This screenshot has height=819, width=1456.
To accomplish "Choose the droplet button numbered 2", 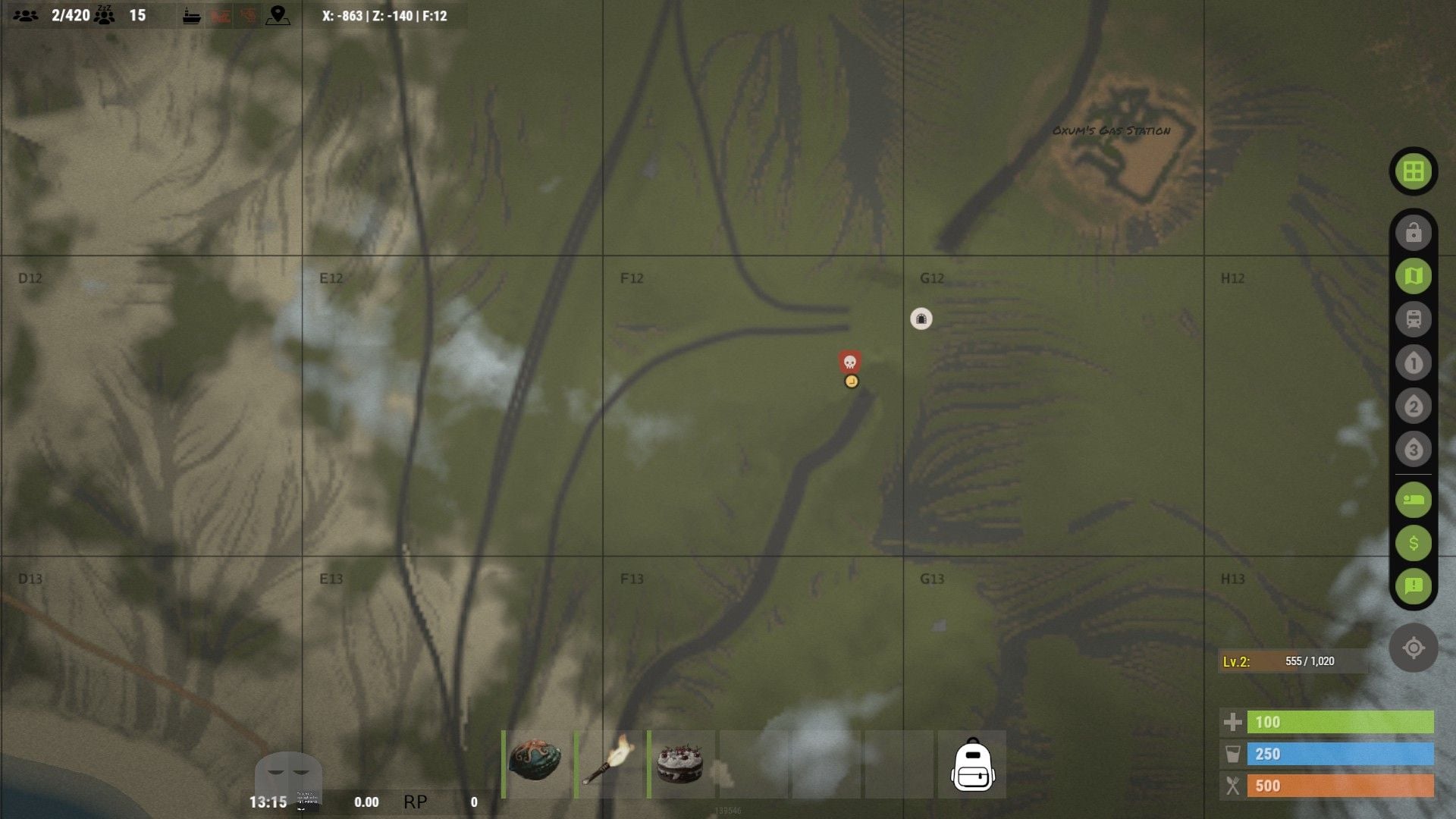I will 1413,406.
